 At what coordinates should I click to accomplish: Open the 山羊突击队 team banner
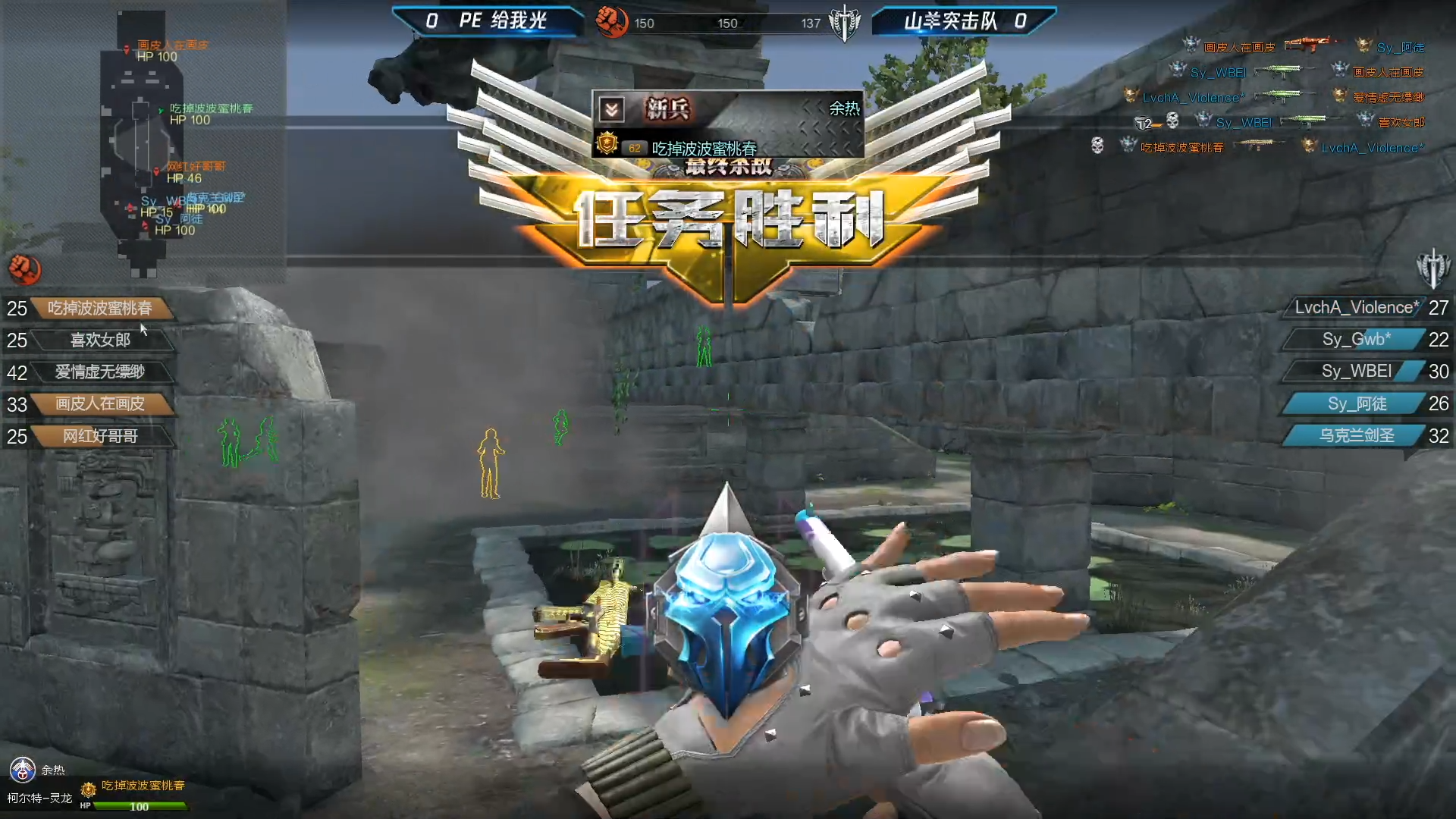(x=963, y=21)
